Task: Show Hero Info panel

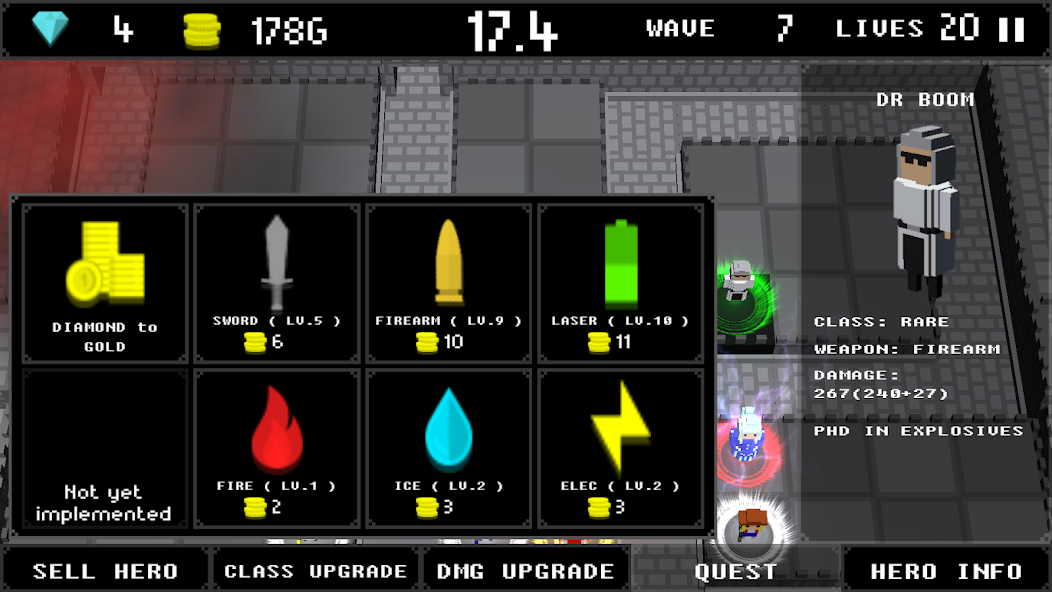Action: click(946, 571)
